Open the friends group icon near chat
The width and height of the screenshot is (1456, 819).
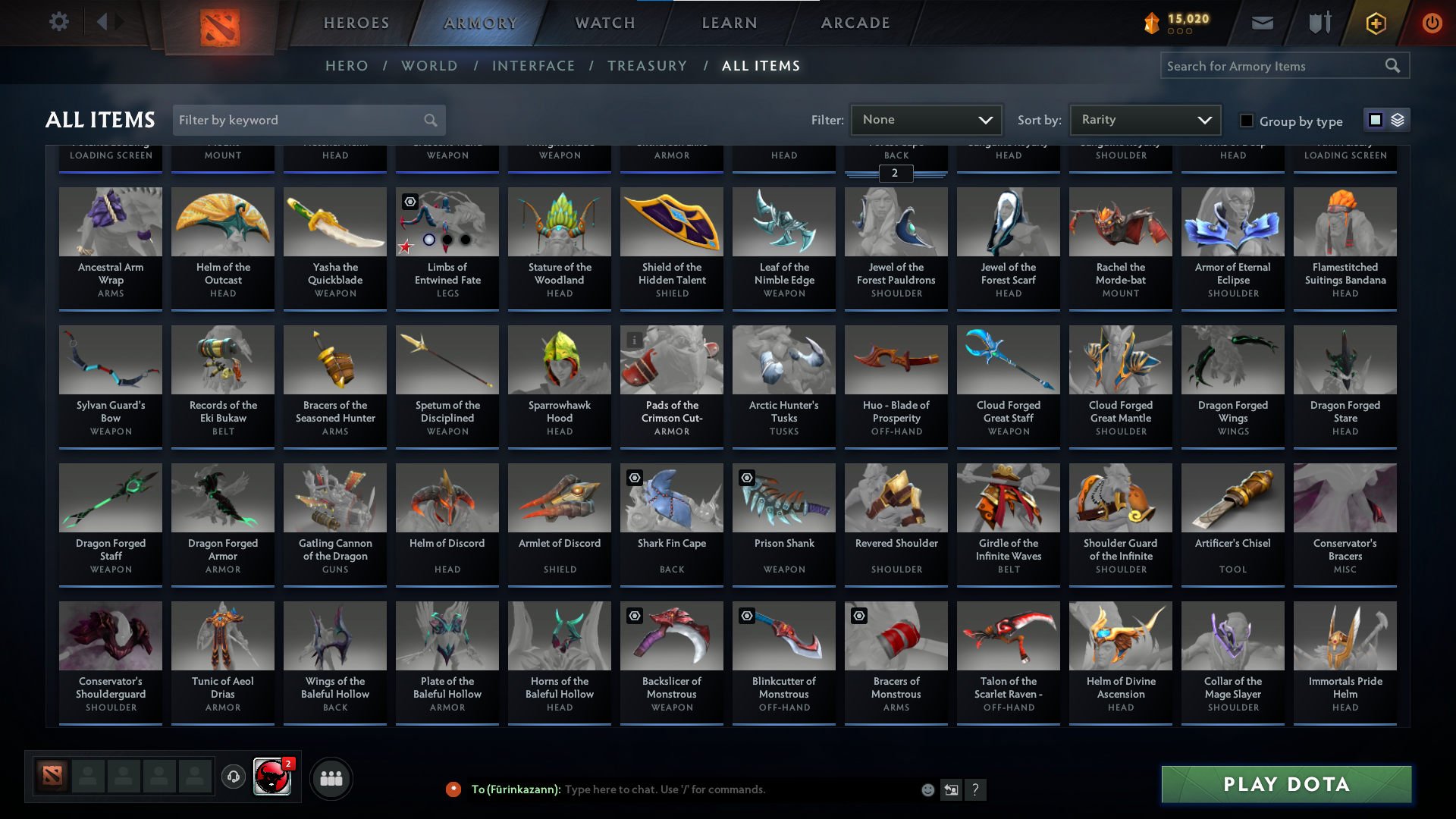pyautogui.click(x=330, y=778)
